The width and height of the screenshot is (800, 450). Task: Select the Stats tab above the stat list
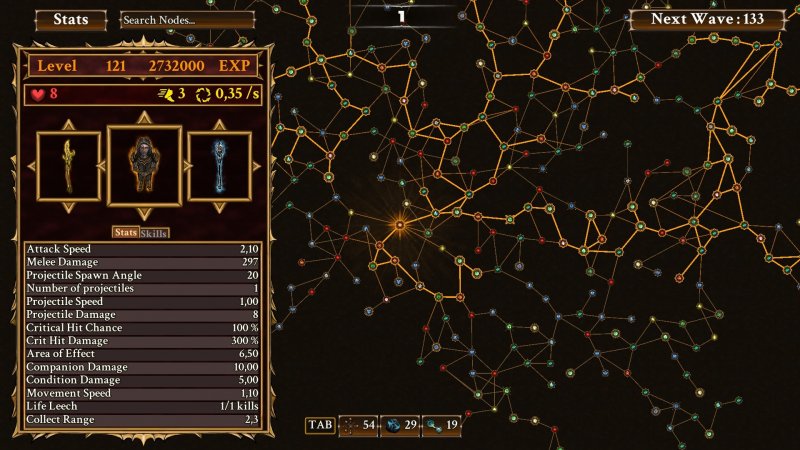(125, 233)
